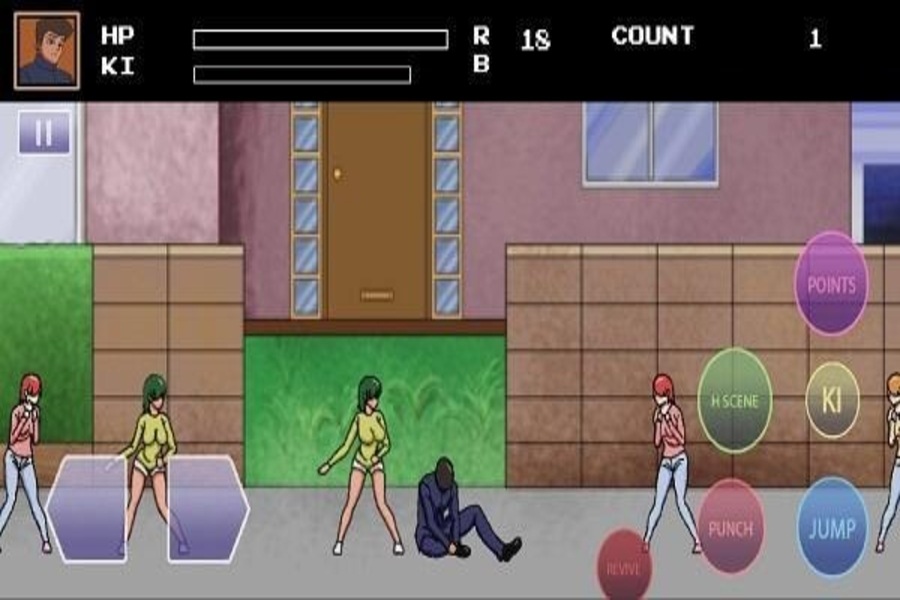The width and height of the screenshot is (900, 600).
Task: Pause the game
Action: 44,132
